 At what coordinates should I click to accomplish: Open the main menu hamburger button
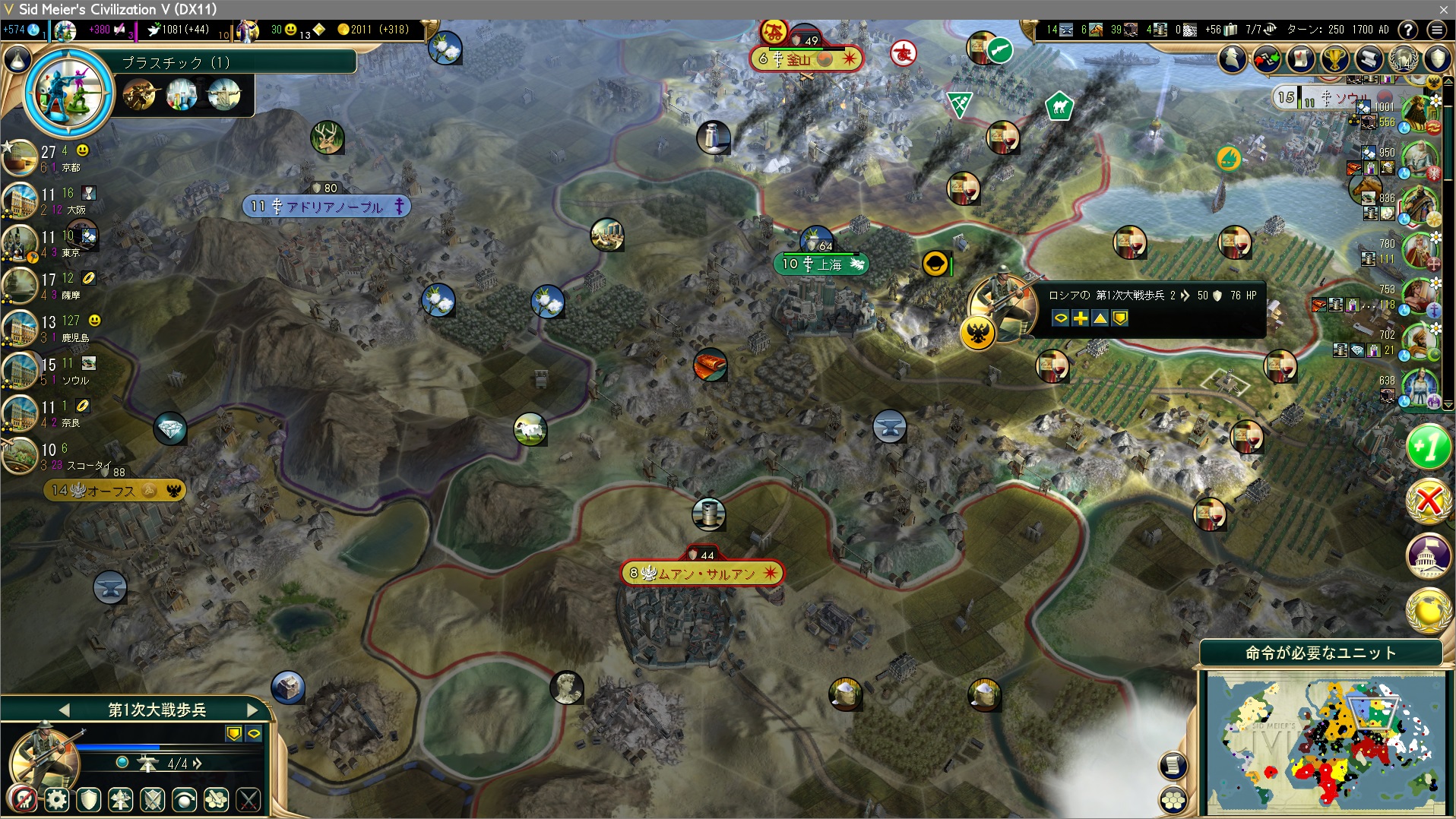1436,30
